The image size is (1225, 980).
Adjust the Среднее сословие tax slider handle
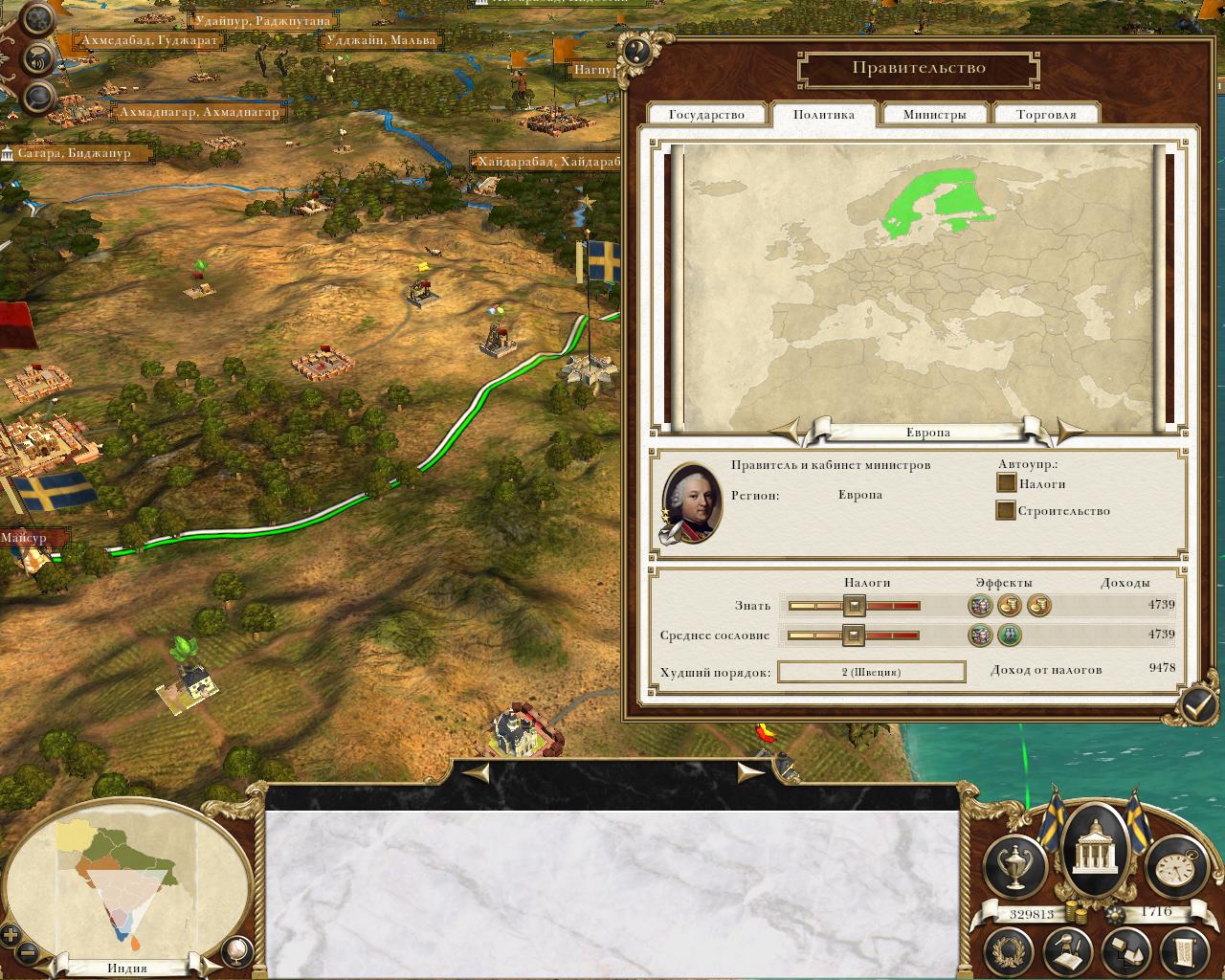click(852, 635)
